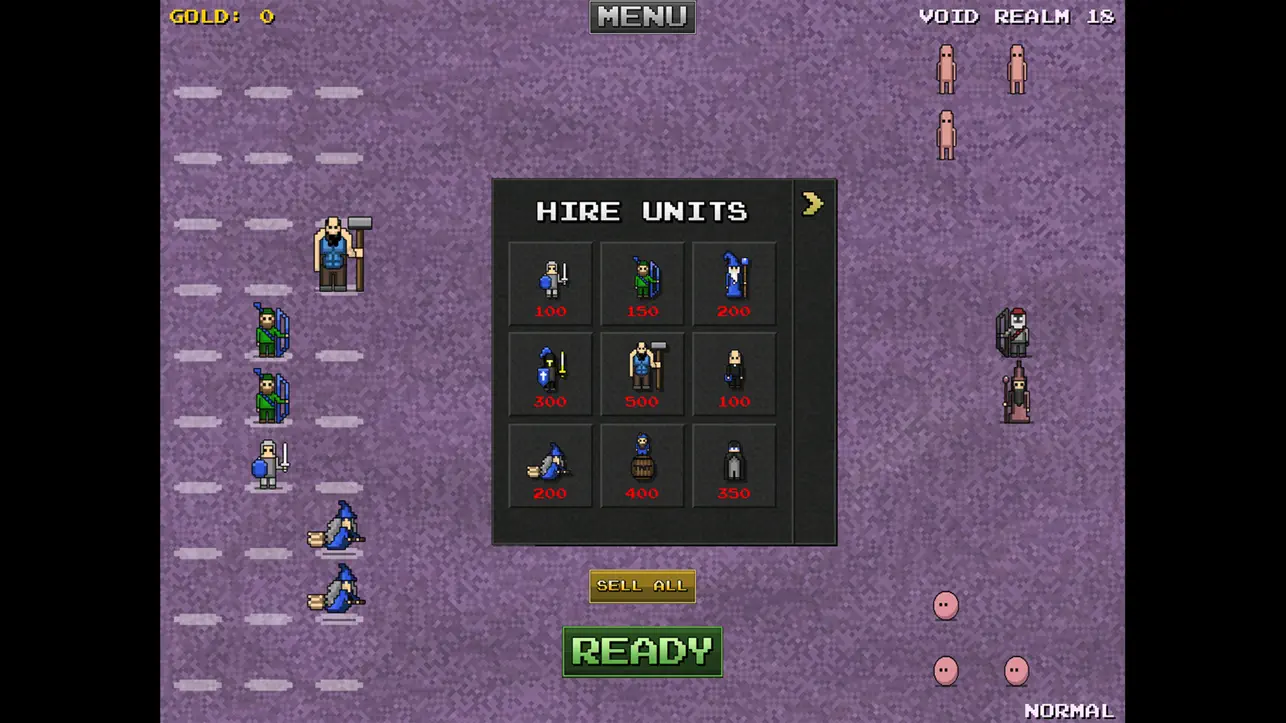Hire the hooded gray unit for 350
1286x723 pixels.
pyautogui.click(x=733, y=465)
